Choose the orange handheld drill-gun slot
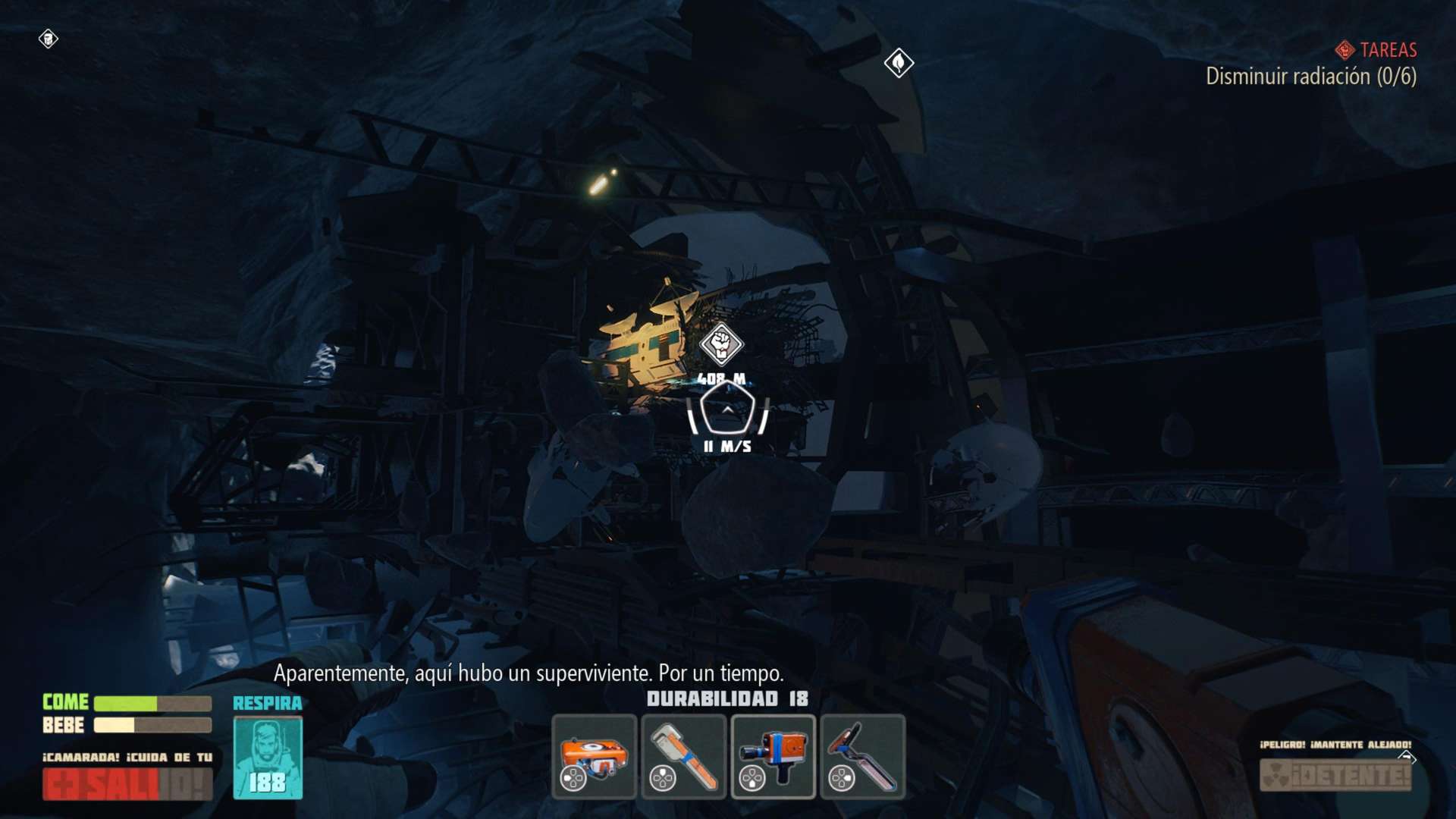 click(773, 757)
